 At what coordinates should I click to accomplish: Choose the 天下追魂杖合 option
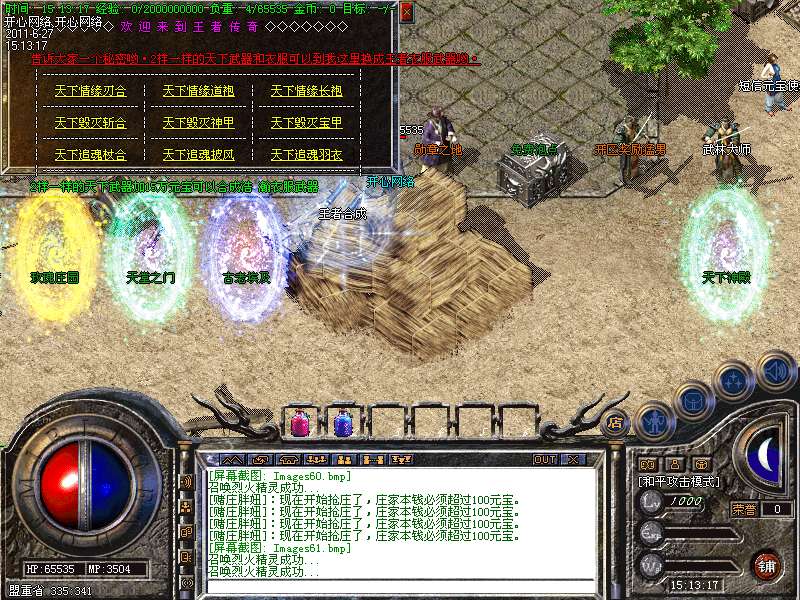pyautogui.click(x=90, y=155)
